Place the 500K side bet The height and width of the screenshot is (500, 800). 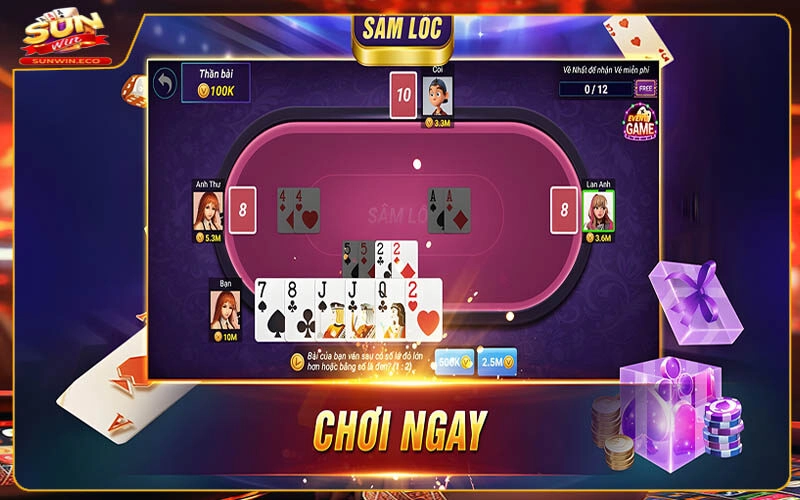455,362
